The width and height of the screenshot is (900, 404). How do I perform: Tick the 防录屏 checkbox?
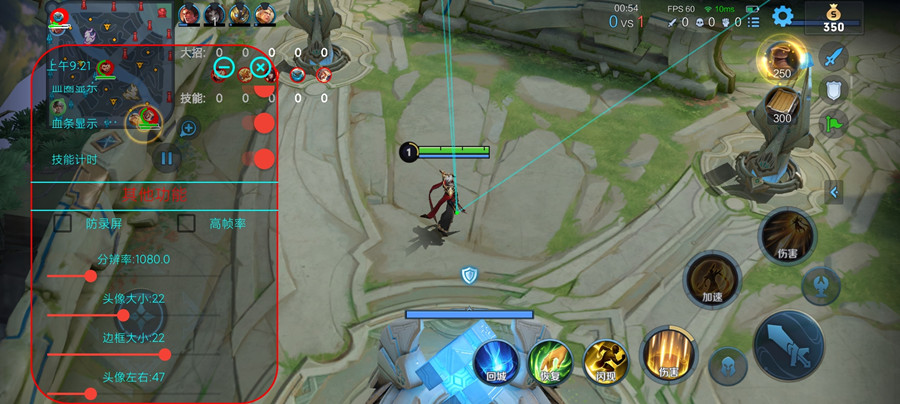point(62,224)
